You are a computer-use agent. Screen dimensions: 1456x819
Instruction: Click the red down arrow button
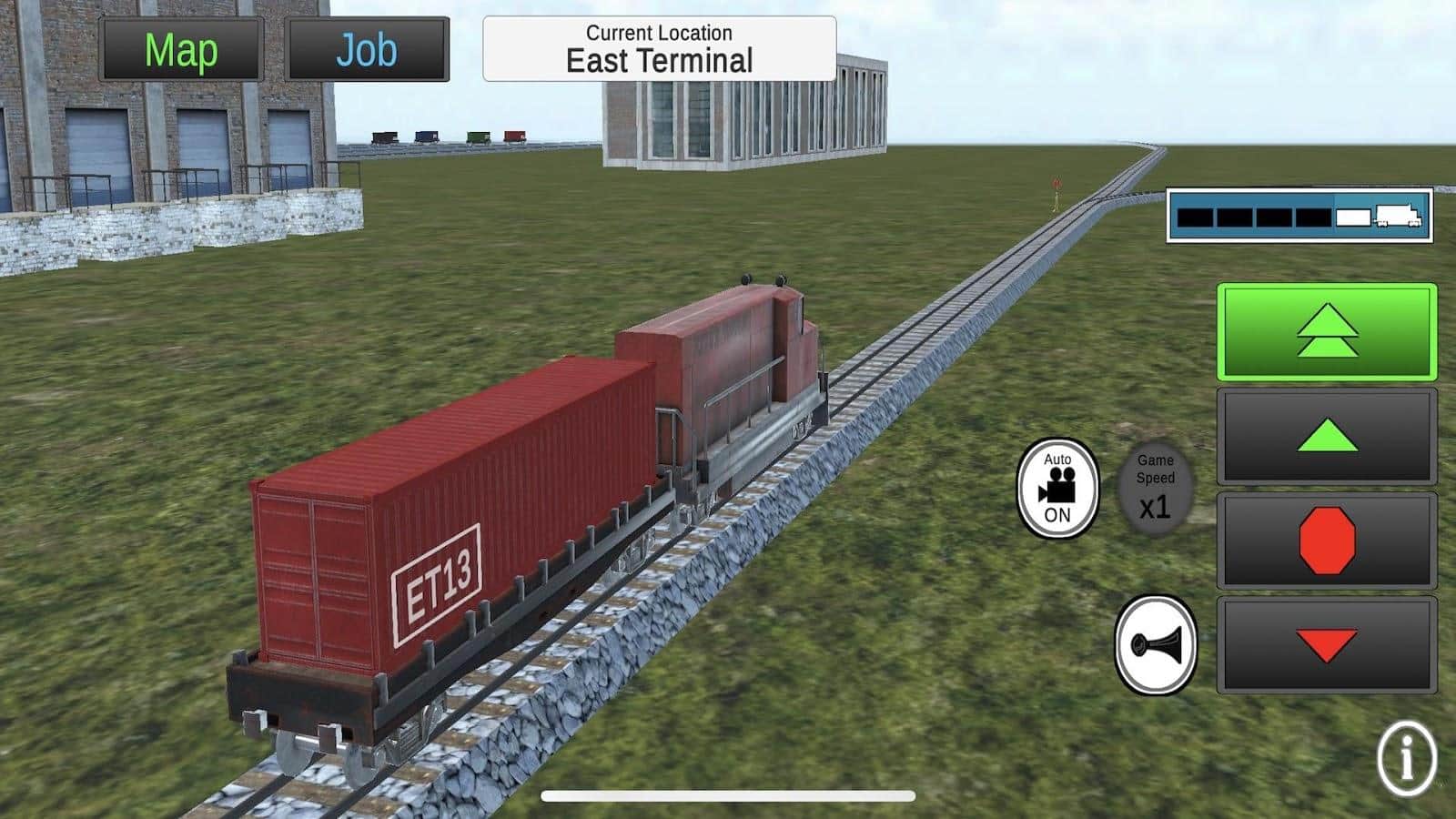pyautogui.click(x=1327, y=644)
